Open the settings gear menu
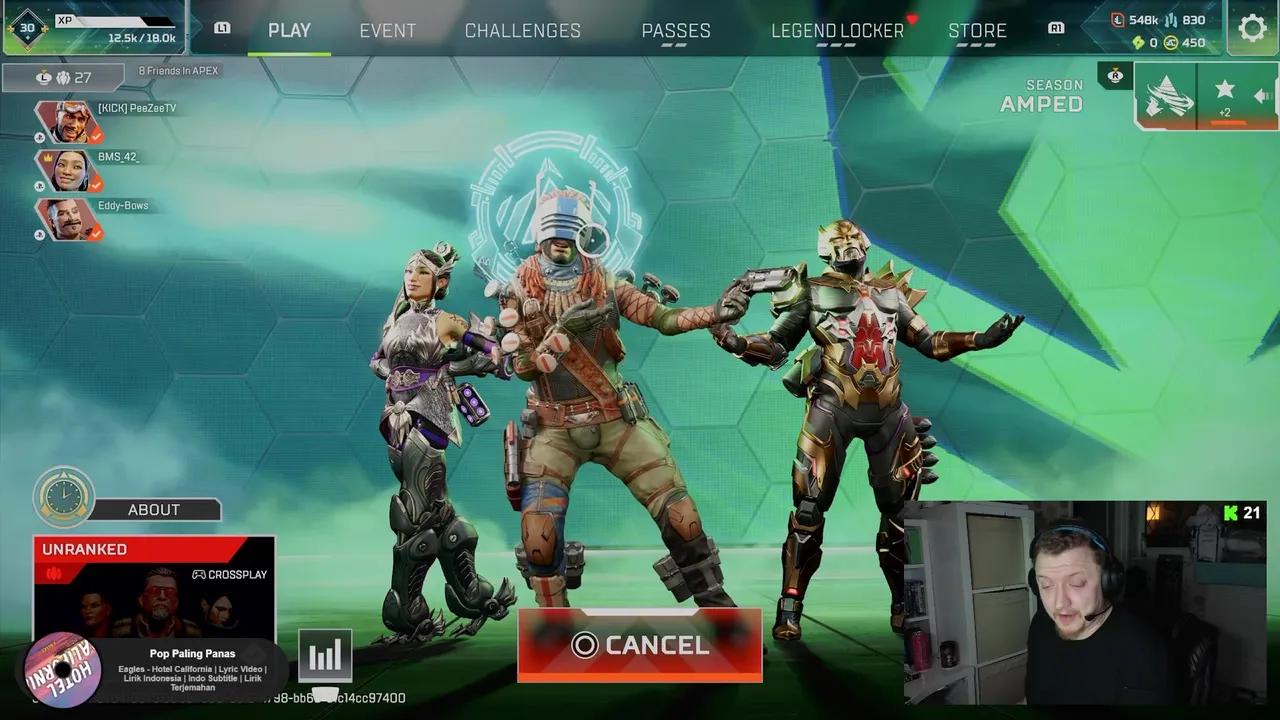 pyautogui.click(x=1251, y=28)
